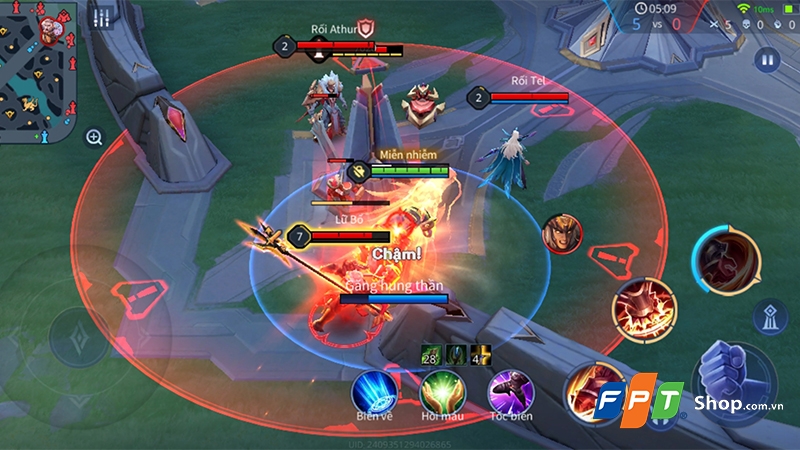Tap the movement joystick
The height and width of the screenshot is (450, 800).
78,335
